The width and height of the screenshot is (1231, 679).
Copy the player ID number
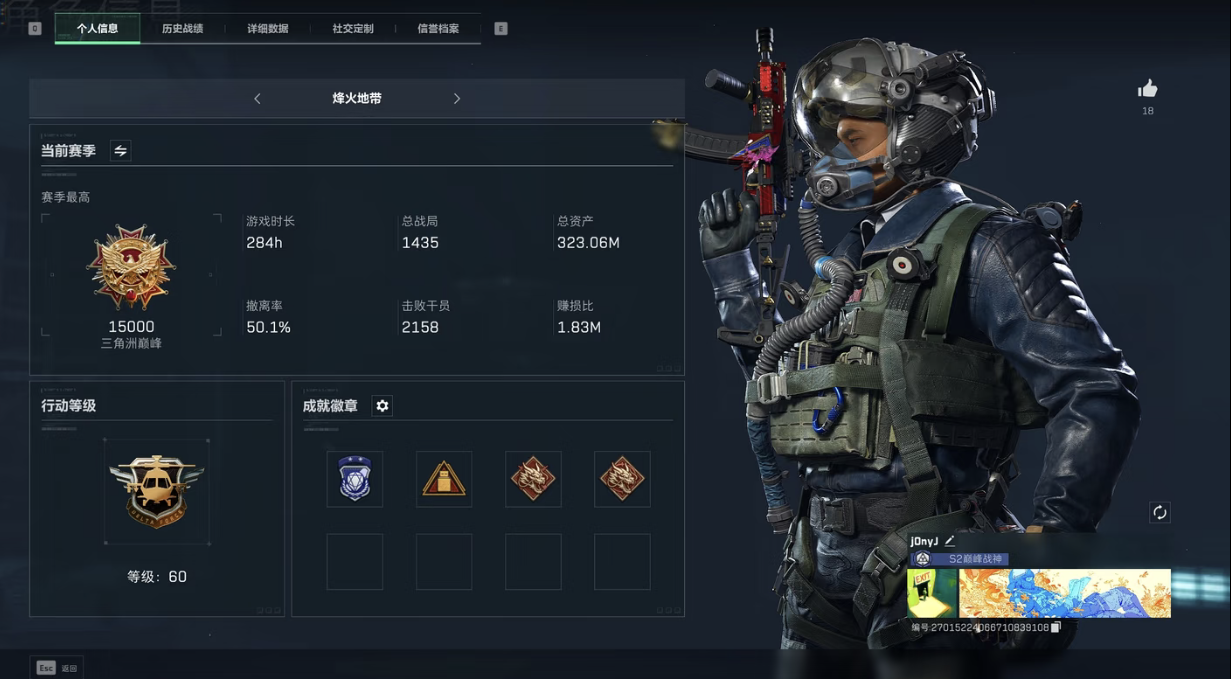pos(1056,628)
